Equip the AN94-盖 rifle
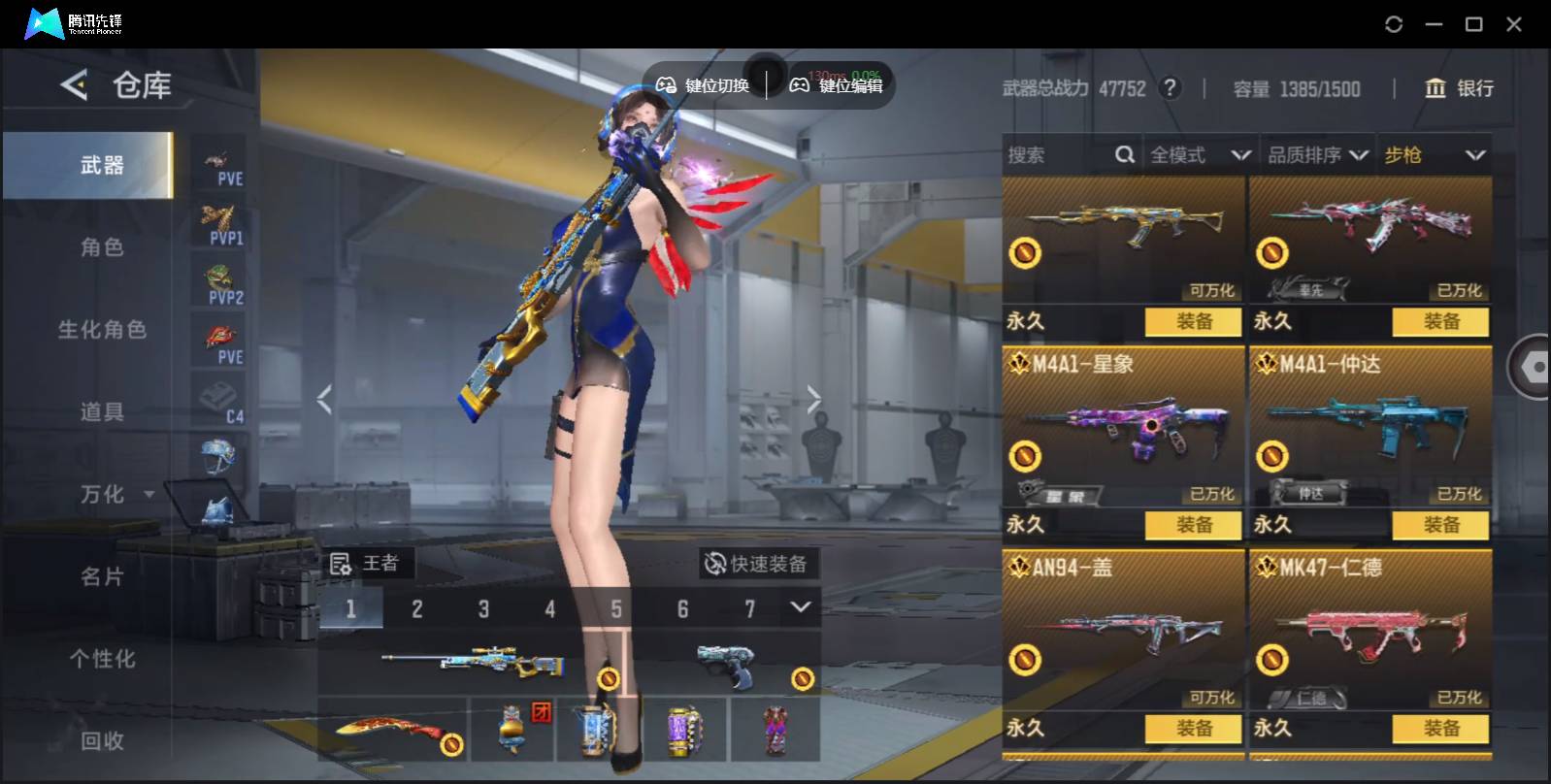Image resolution: width=1551 pixels, height=784 pixels. pyautogui.click(x=1194, y=729)
